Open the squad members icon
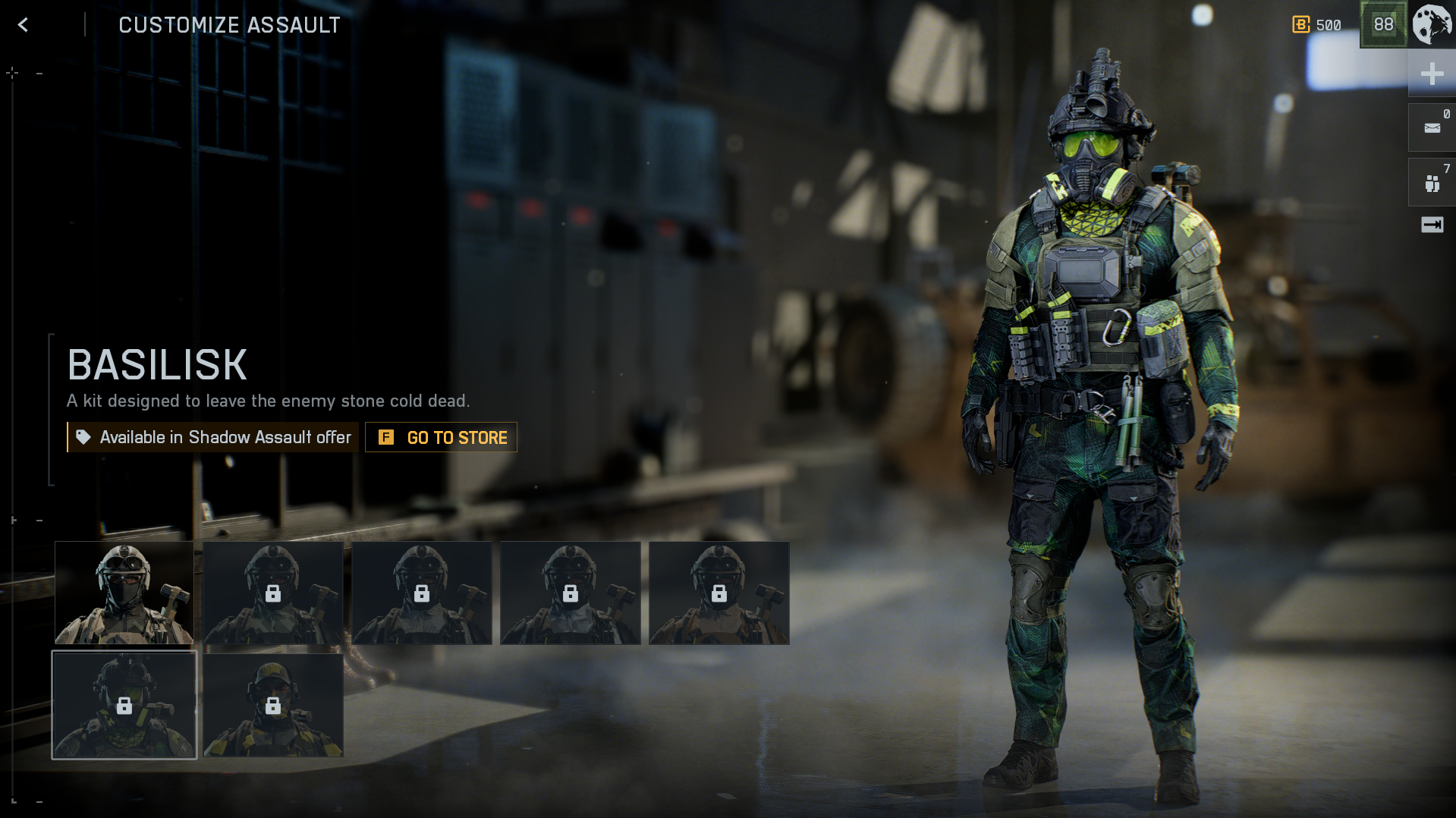 (x=1432, y=183)
